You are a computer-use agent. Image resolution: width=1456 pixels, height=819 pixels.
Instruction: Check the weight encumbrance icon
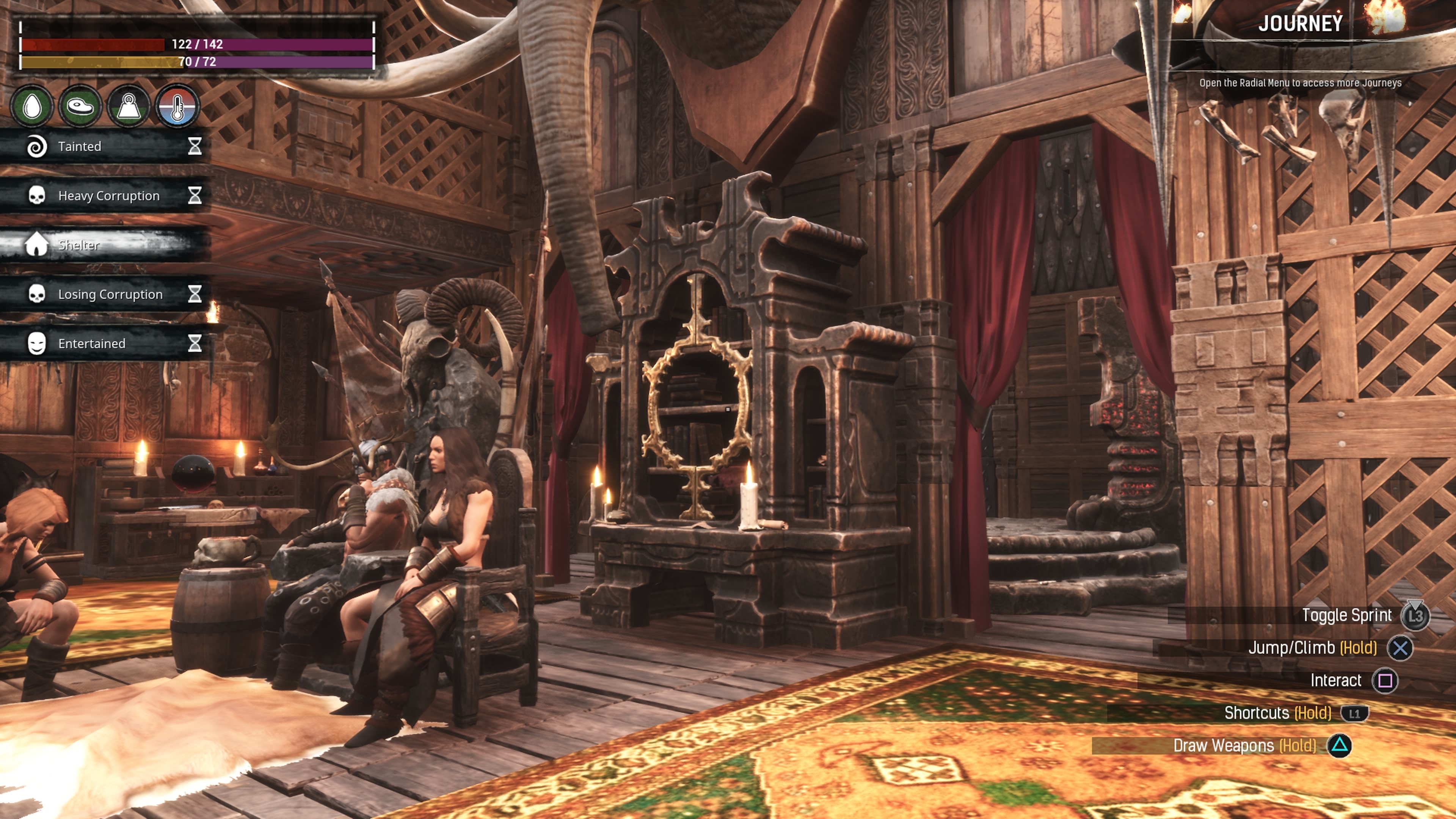click(x=129, y=106)
